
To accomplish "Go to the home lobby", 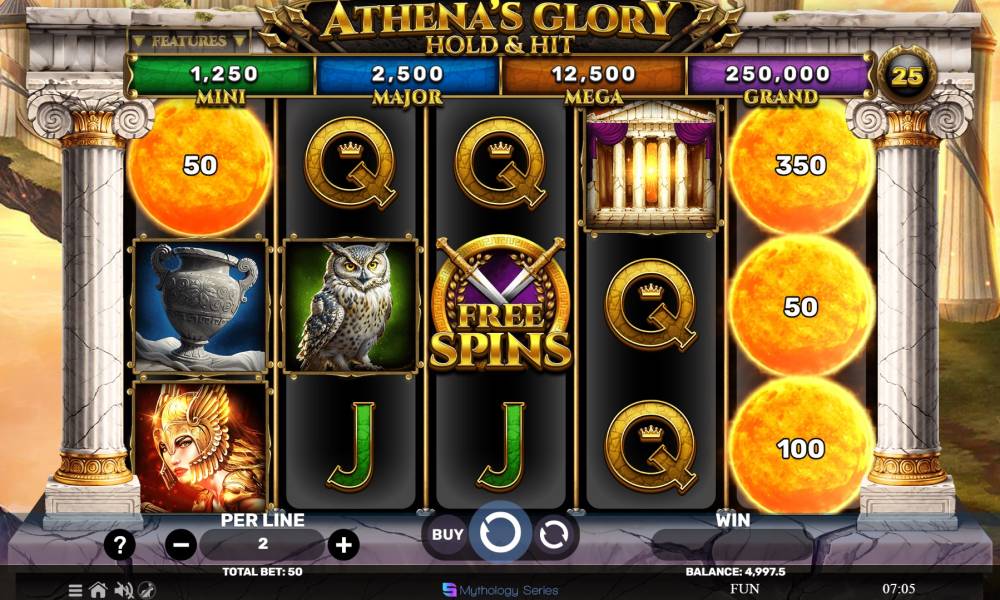I will [98, 590].
